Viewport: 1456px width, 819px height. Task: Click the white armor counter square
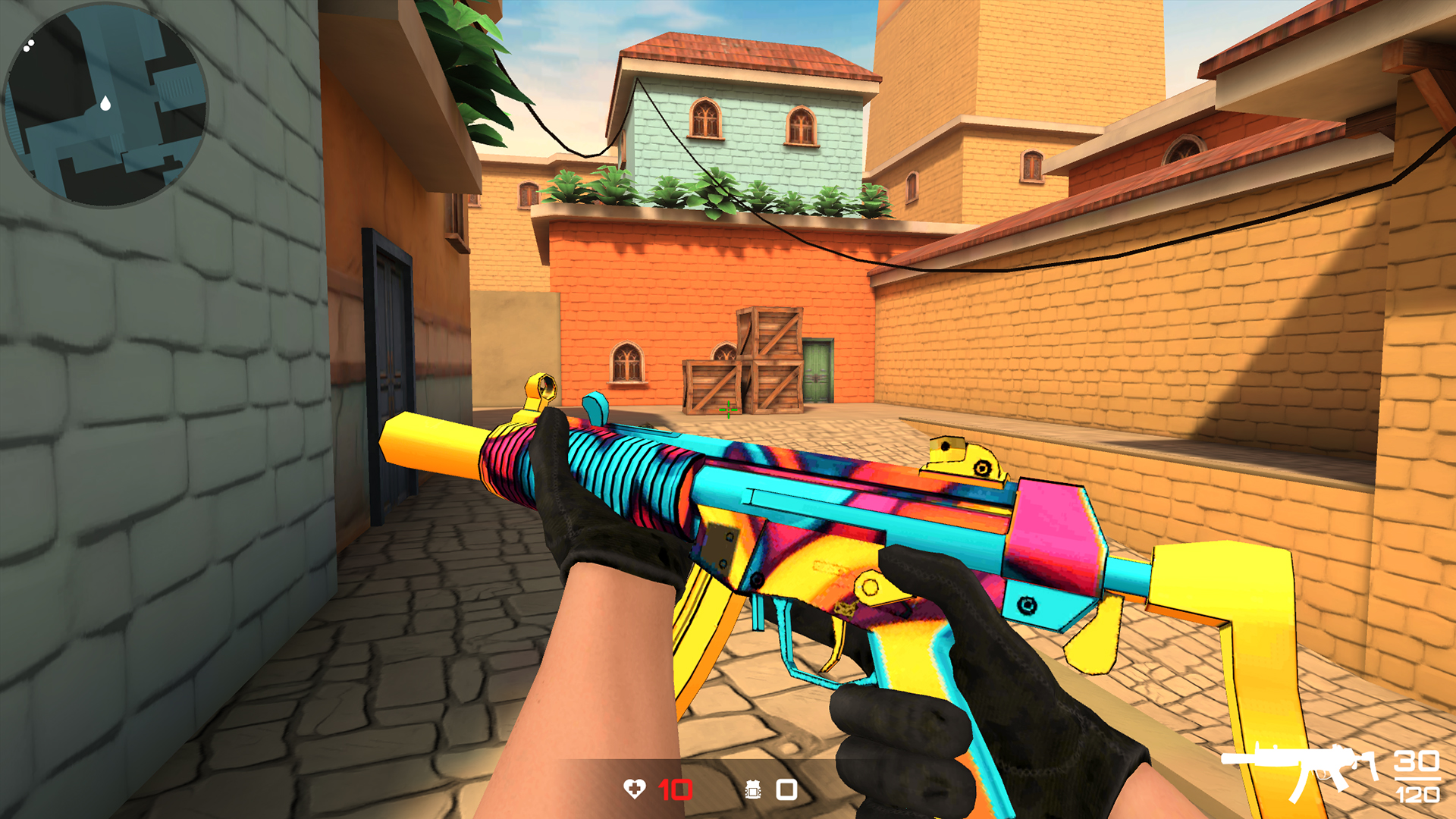tap(786, 789)
